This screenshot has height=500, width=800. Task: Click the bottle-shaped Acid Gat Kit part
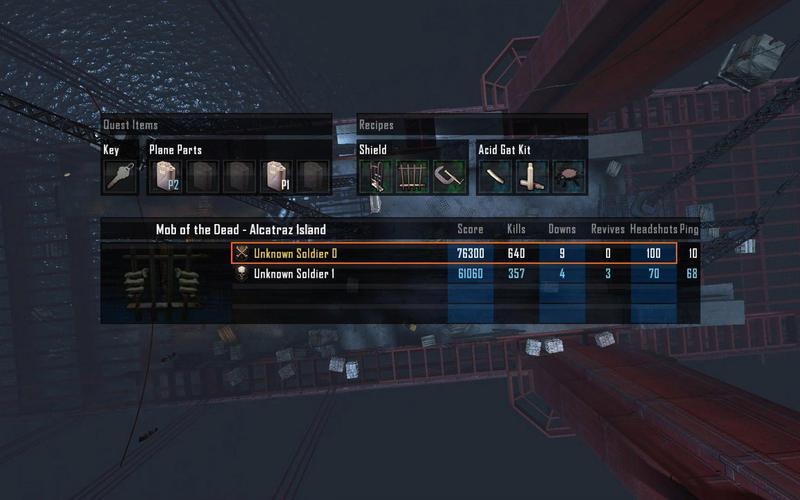(533, 177)
